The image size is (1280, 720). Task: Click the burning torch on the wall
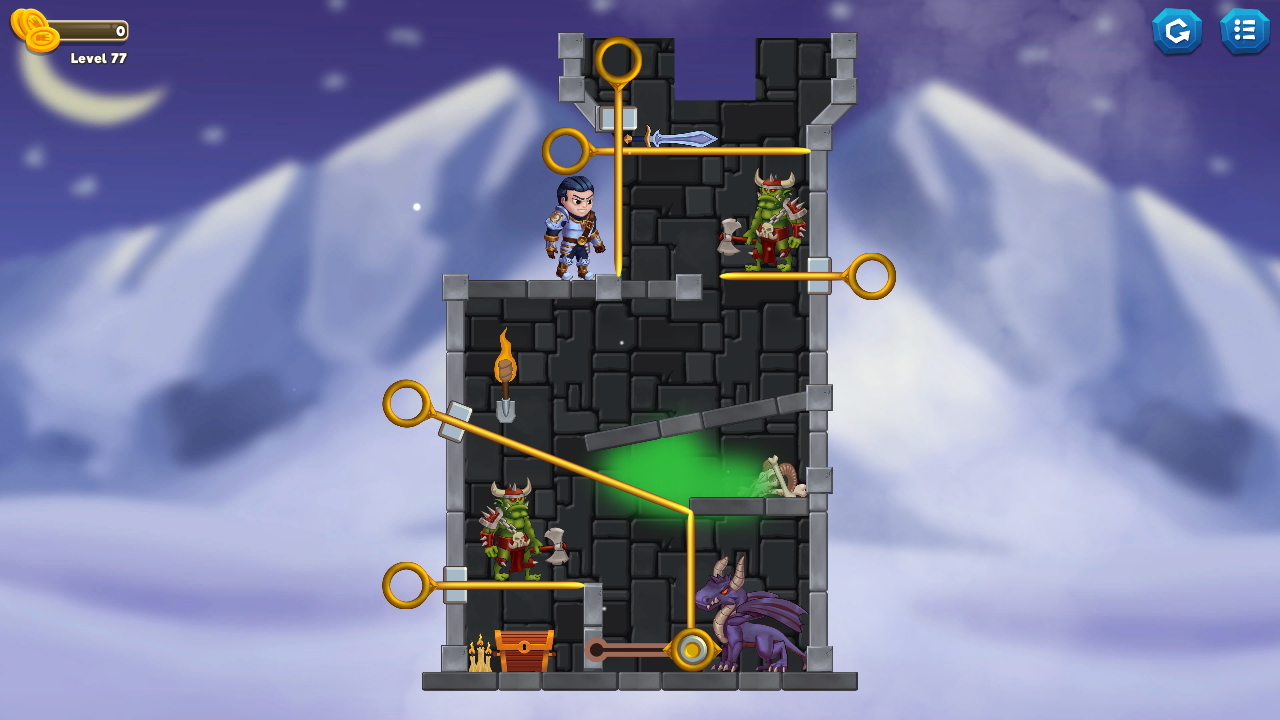506,365
